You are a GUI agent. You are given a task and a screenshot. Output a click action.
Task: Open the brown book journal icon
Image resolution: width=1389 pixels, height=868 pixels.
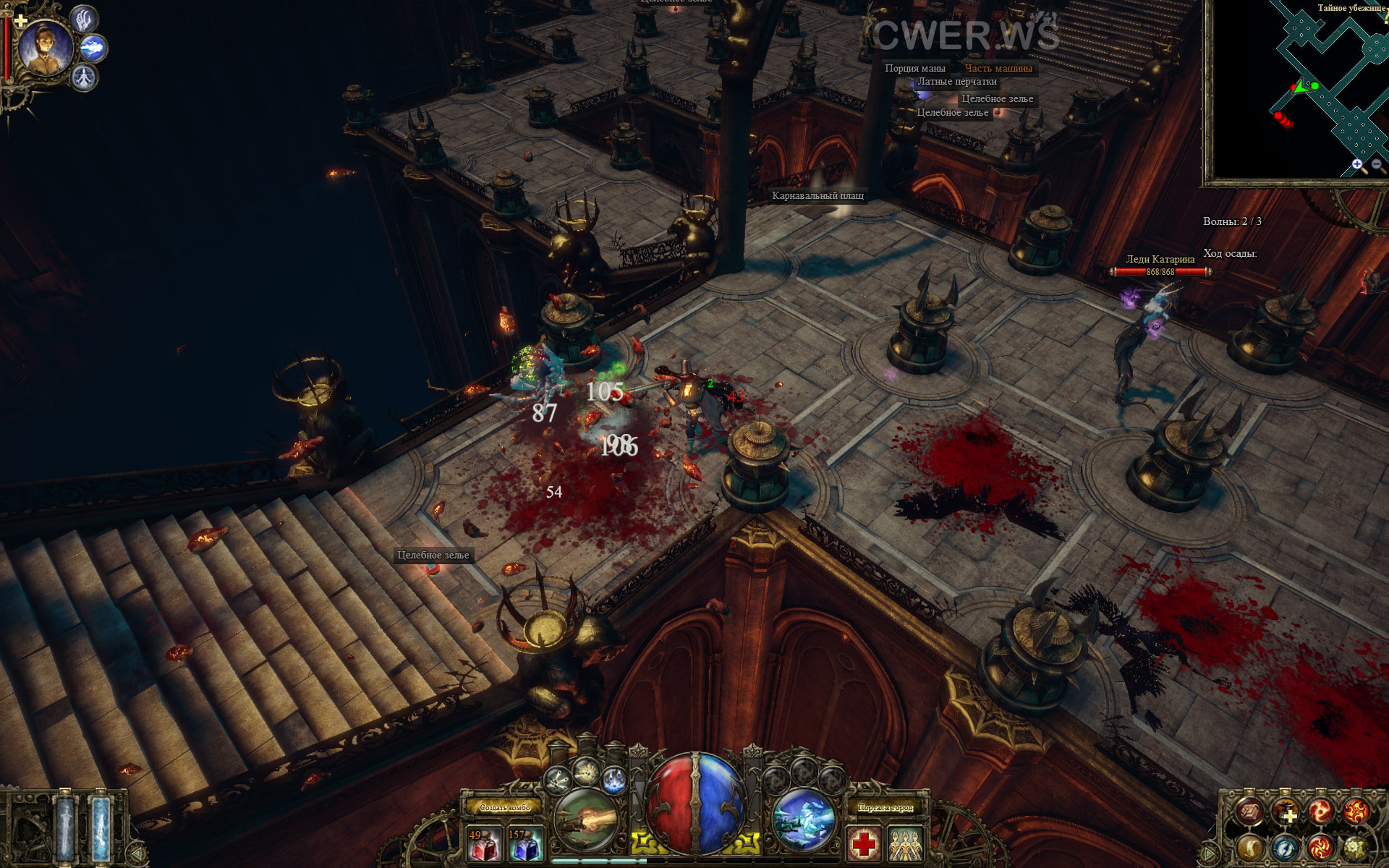[1249, 812]
